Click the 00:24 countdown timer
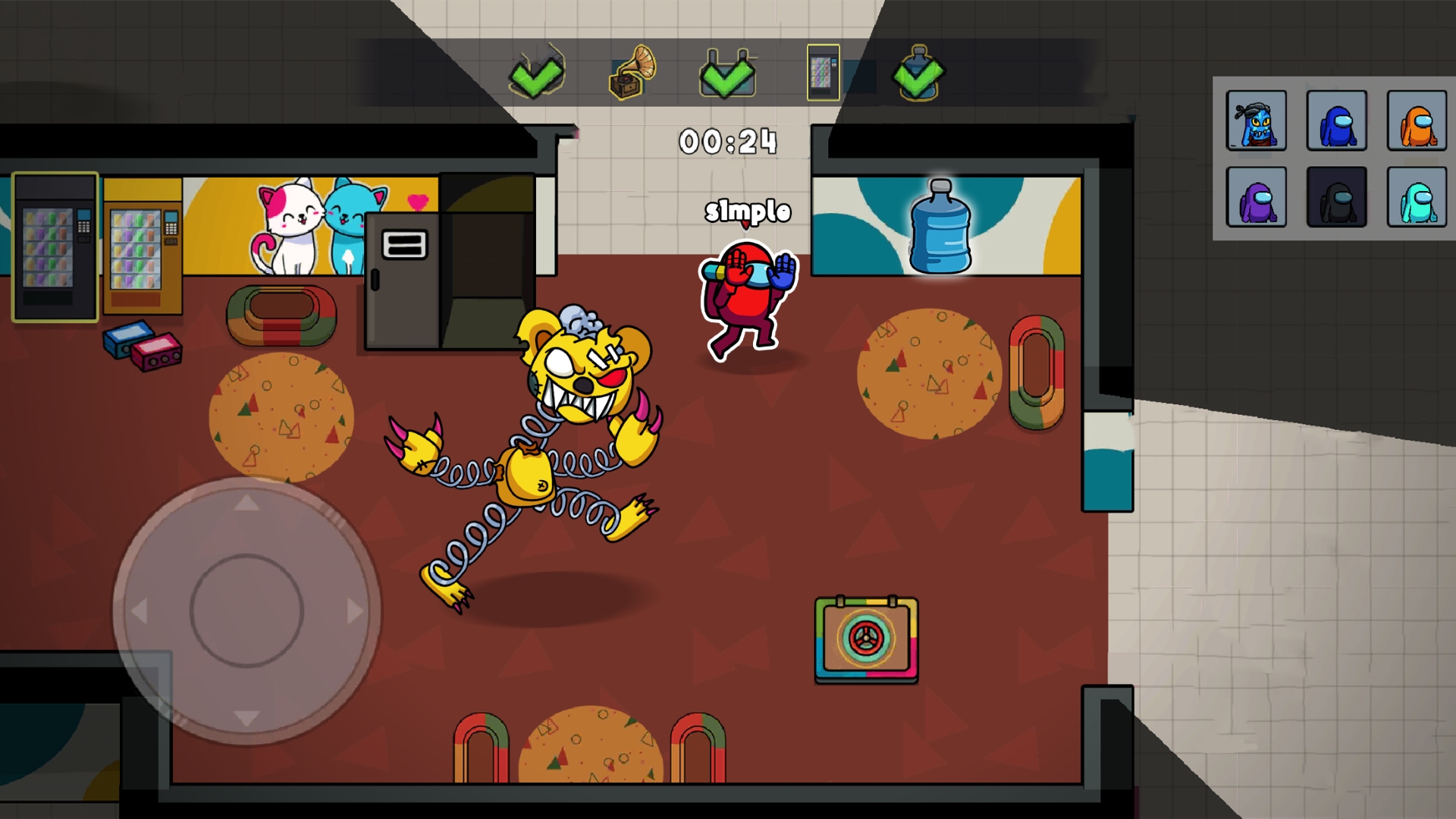Image resolution: width=1456 pixels, height=819 pixels. coord(726,140)
